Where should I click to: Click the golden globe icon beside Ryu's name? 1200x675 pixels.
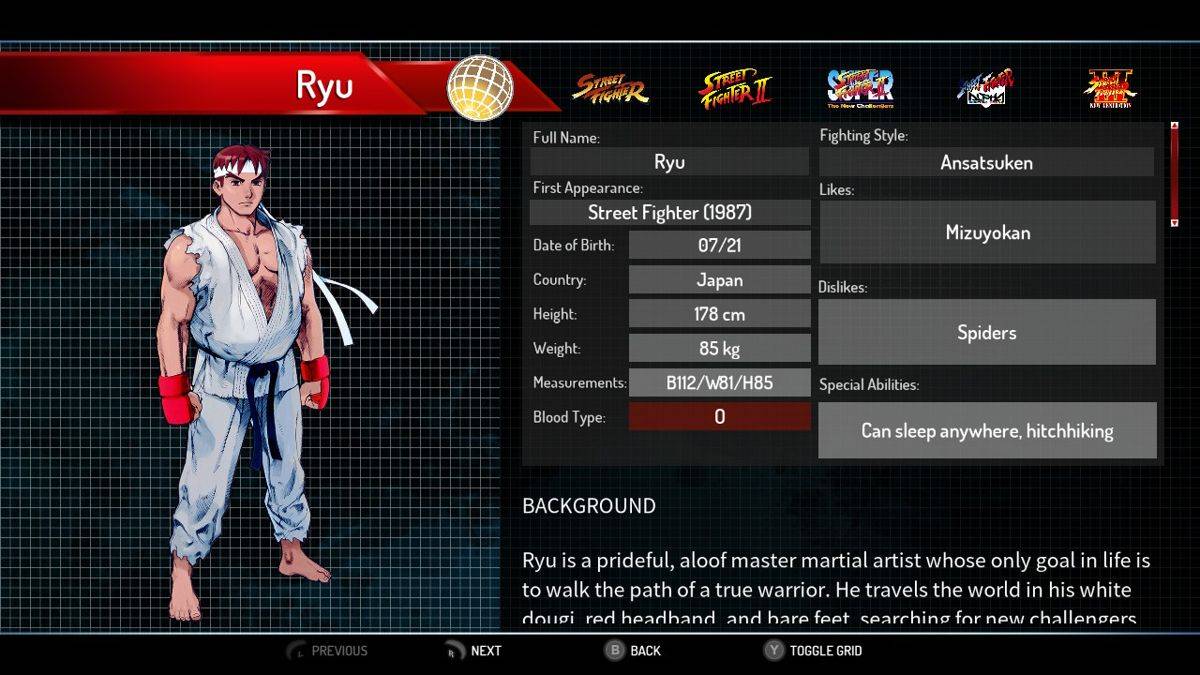(480, 88)
